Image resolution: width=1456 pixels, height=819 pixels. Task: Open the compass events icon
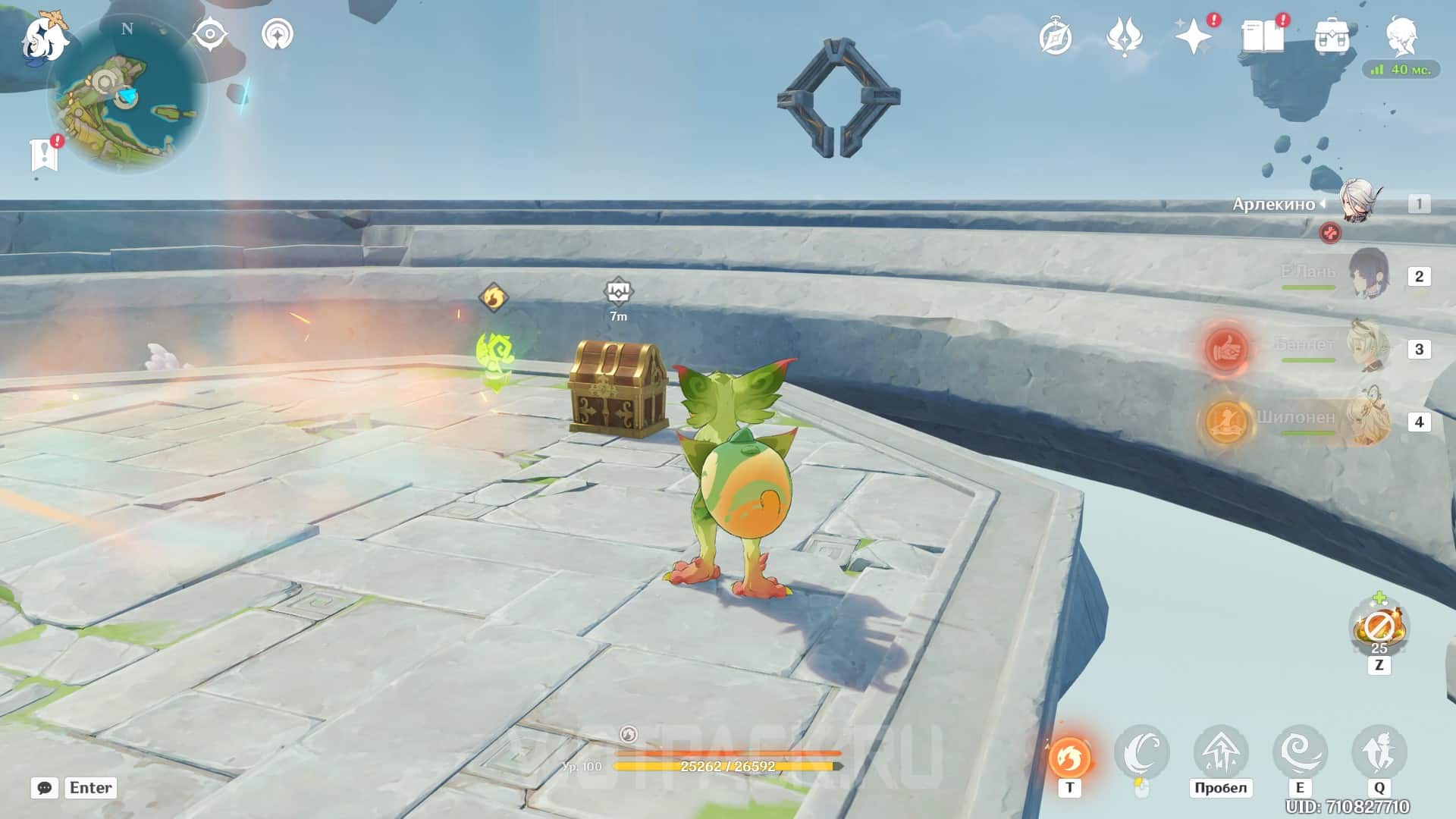tap(1056, 37)
